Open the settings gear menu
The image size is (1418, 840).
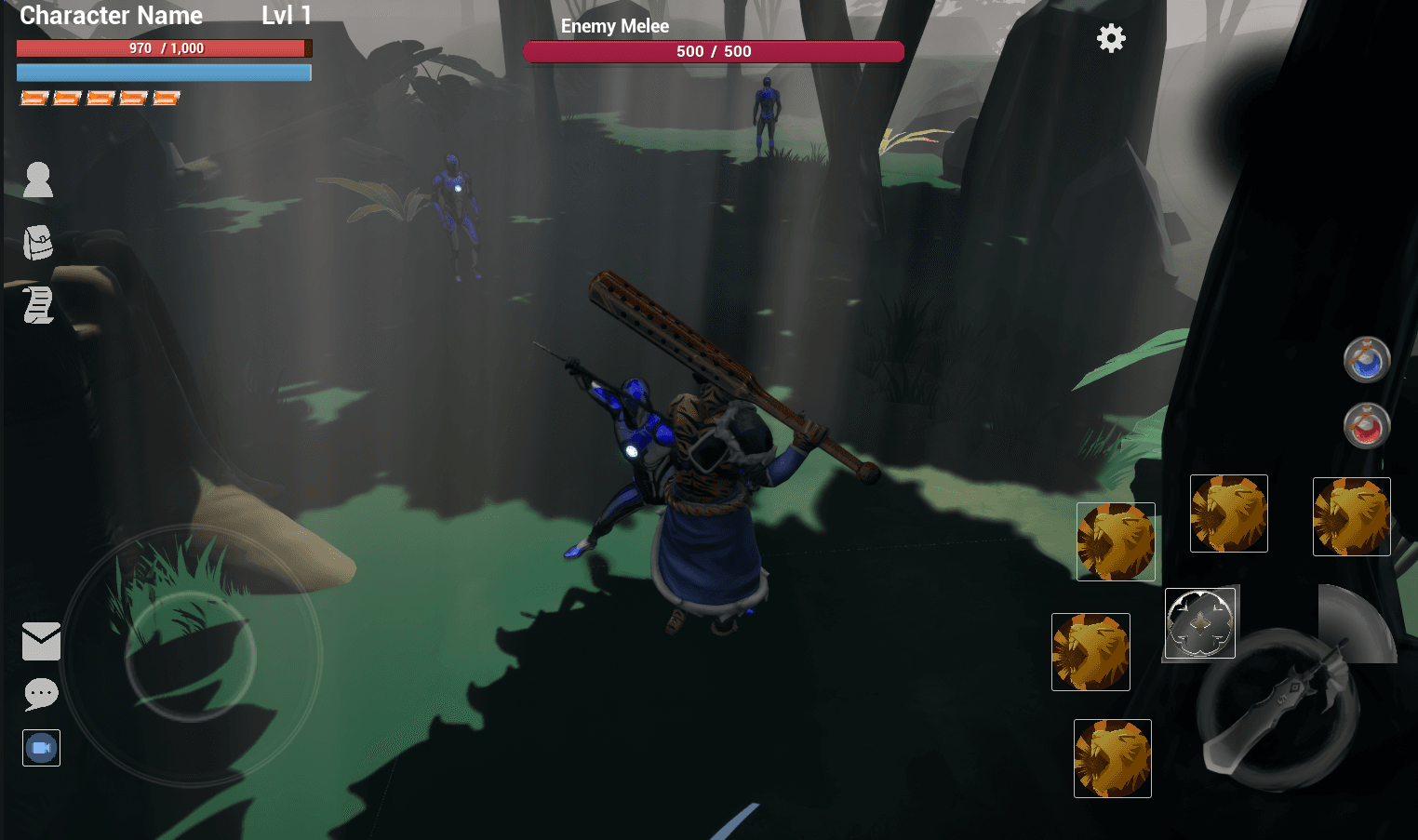pyautogui.click(x=1110, y=38)
